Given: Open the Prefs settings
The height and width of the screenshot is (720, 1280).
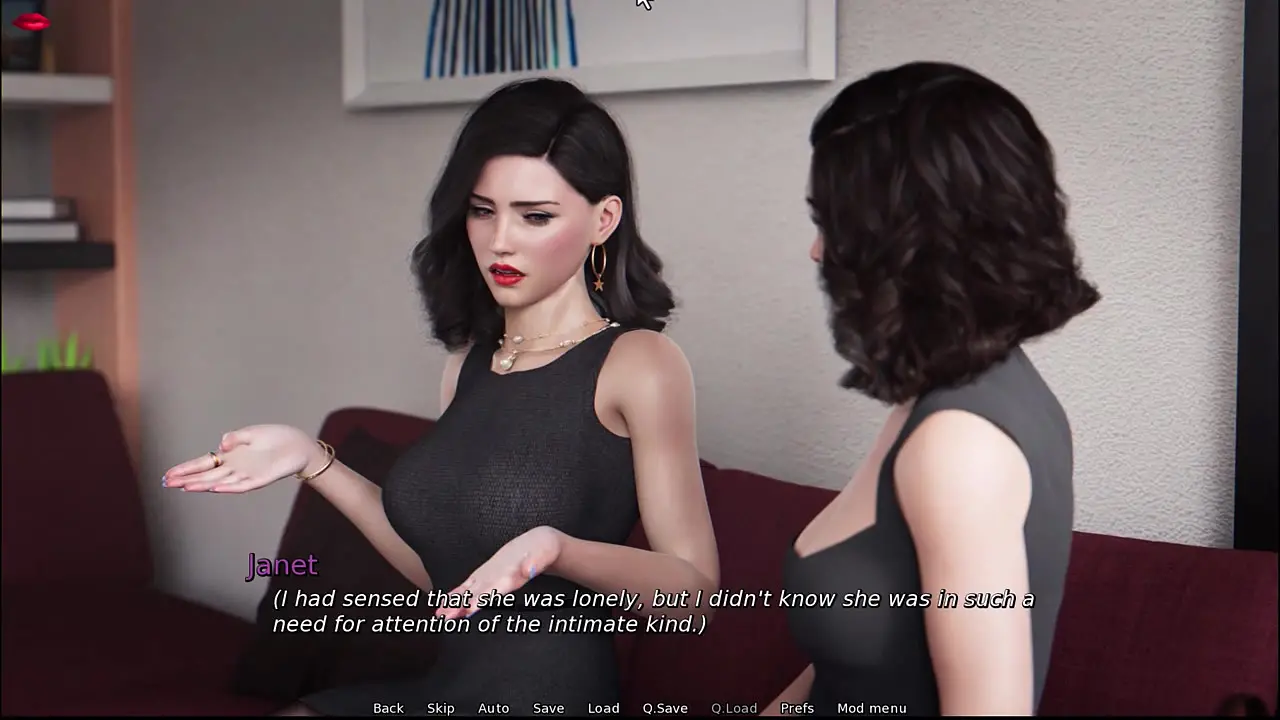Looking at the screenshot, I should tap(797, 708).
